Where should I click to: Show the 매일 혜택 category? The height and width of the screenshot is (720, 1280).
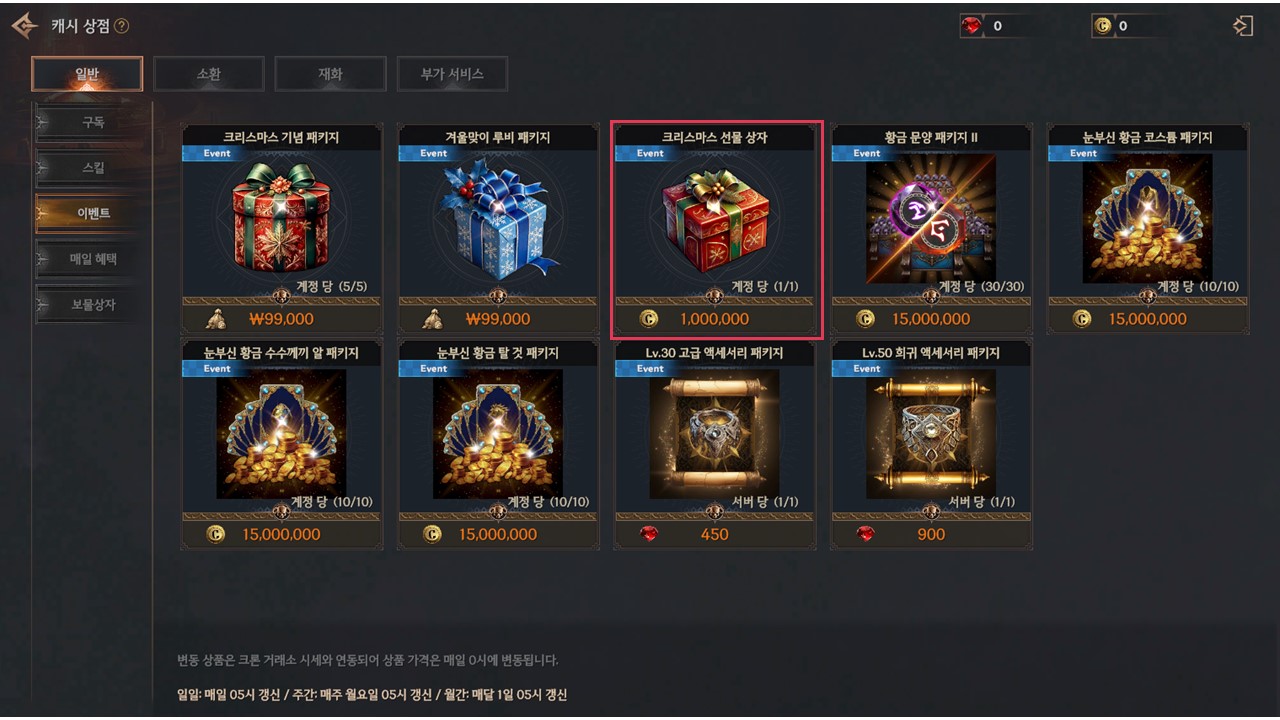coord(92,259)
